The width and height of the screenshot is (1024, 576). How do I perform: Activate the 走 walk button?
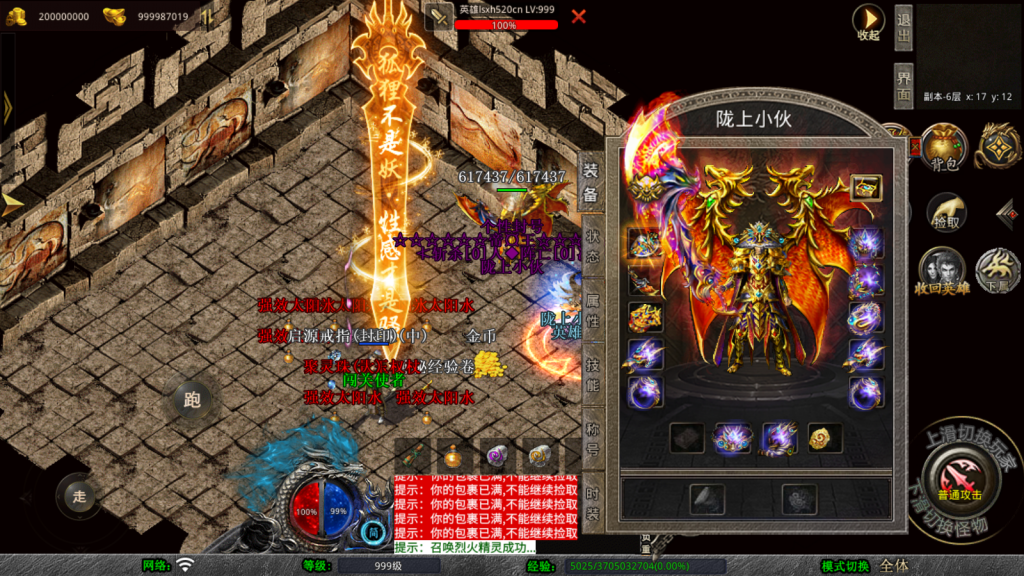79,494
